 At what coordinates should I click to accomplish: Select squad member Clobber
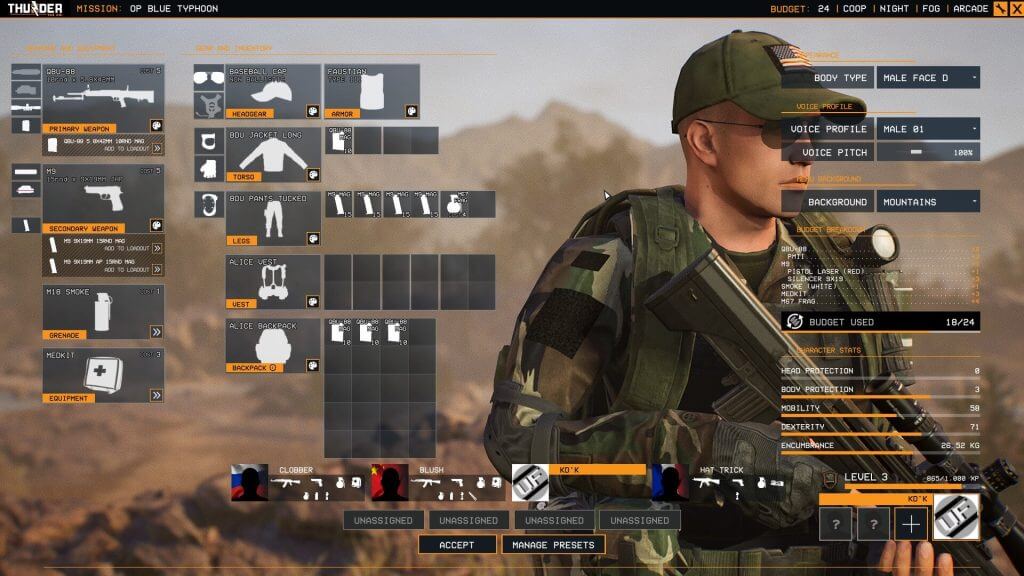coord(297,482)
